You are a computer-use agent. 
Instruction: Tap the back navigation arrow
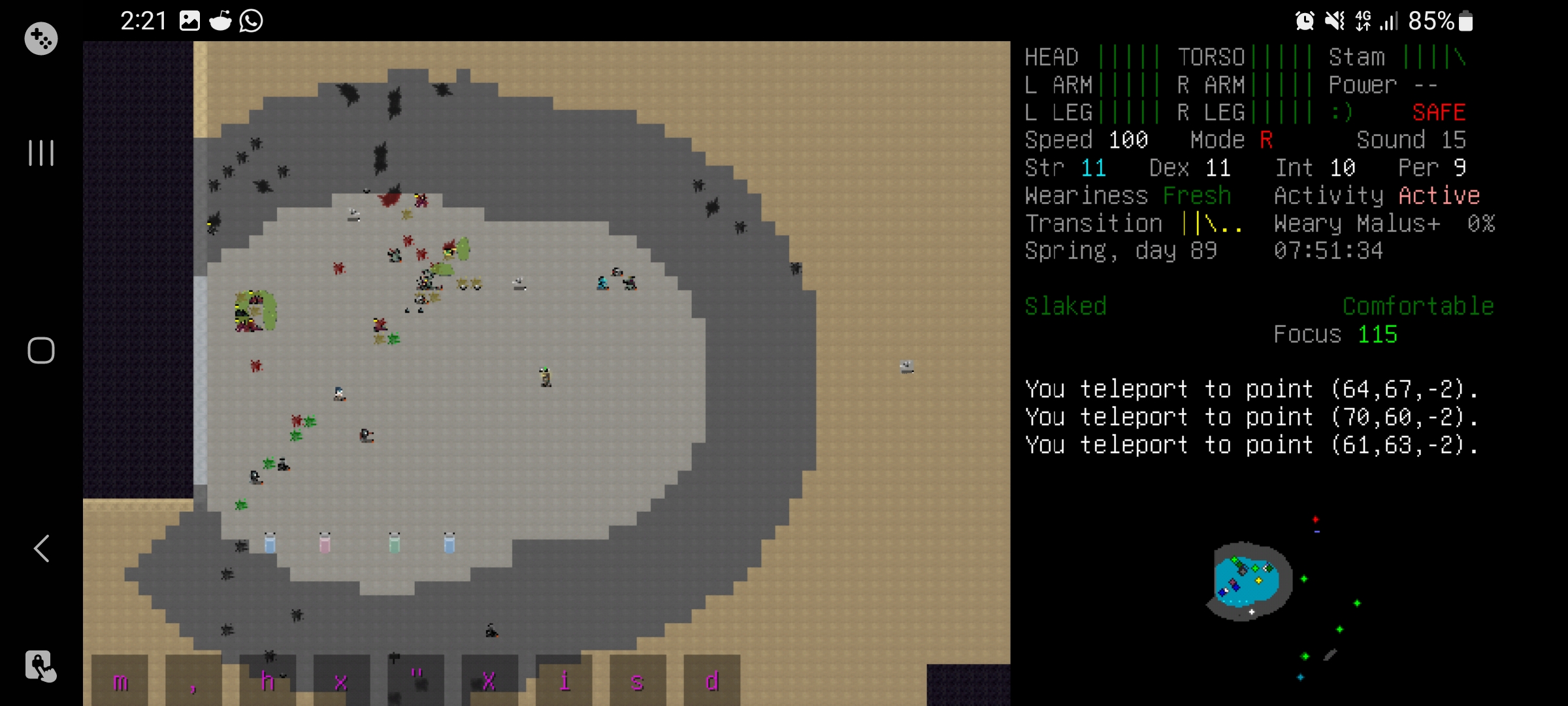(41, 548)
